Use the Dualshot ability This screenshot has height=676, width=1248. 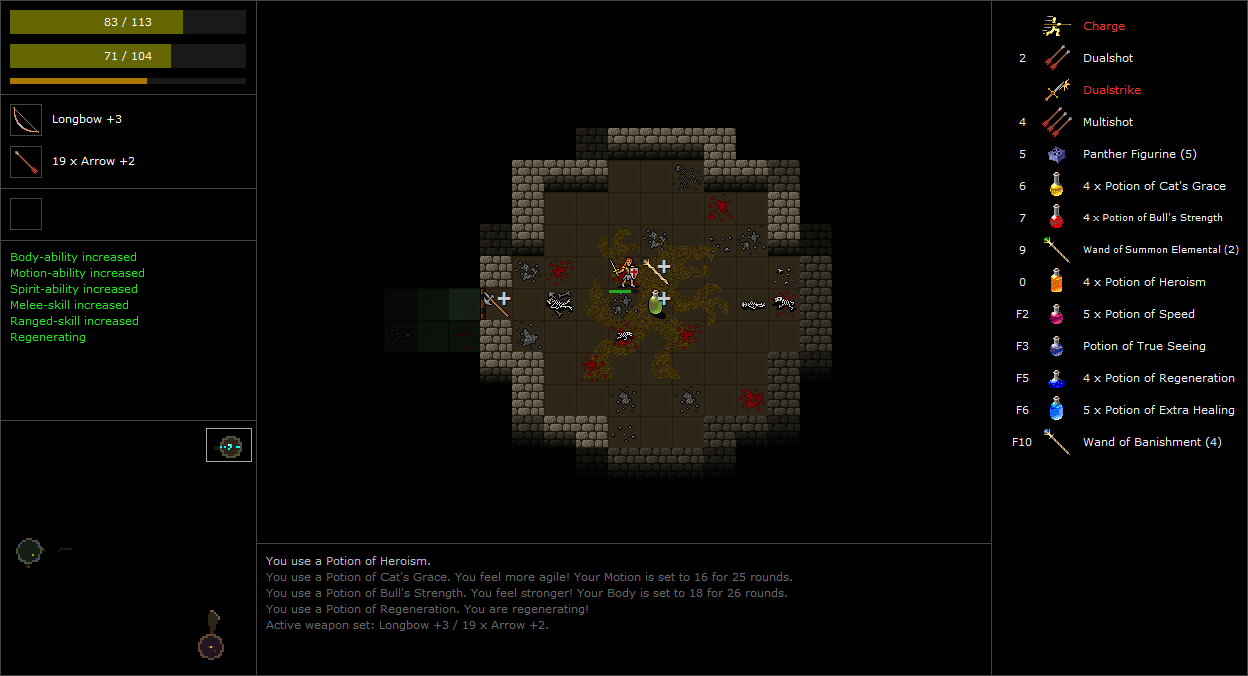click(x=1107, y=58)
